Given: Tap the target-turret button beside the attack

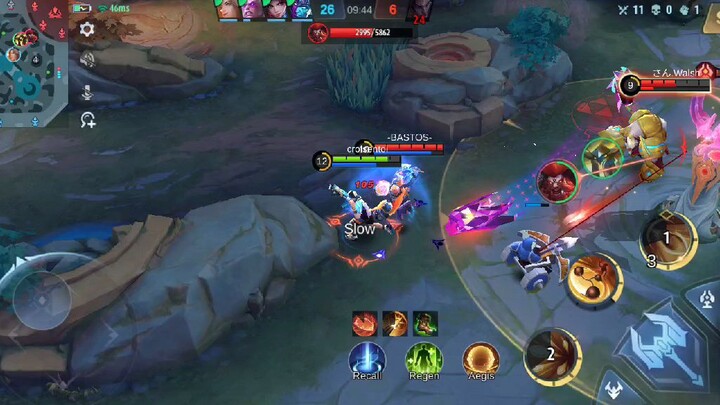Looking at the screenshot, I should point(708,298).
